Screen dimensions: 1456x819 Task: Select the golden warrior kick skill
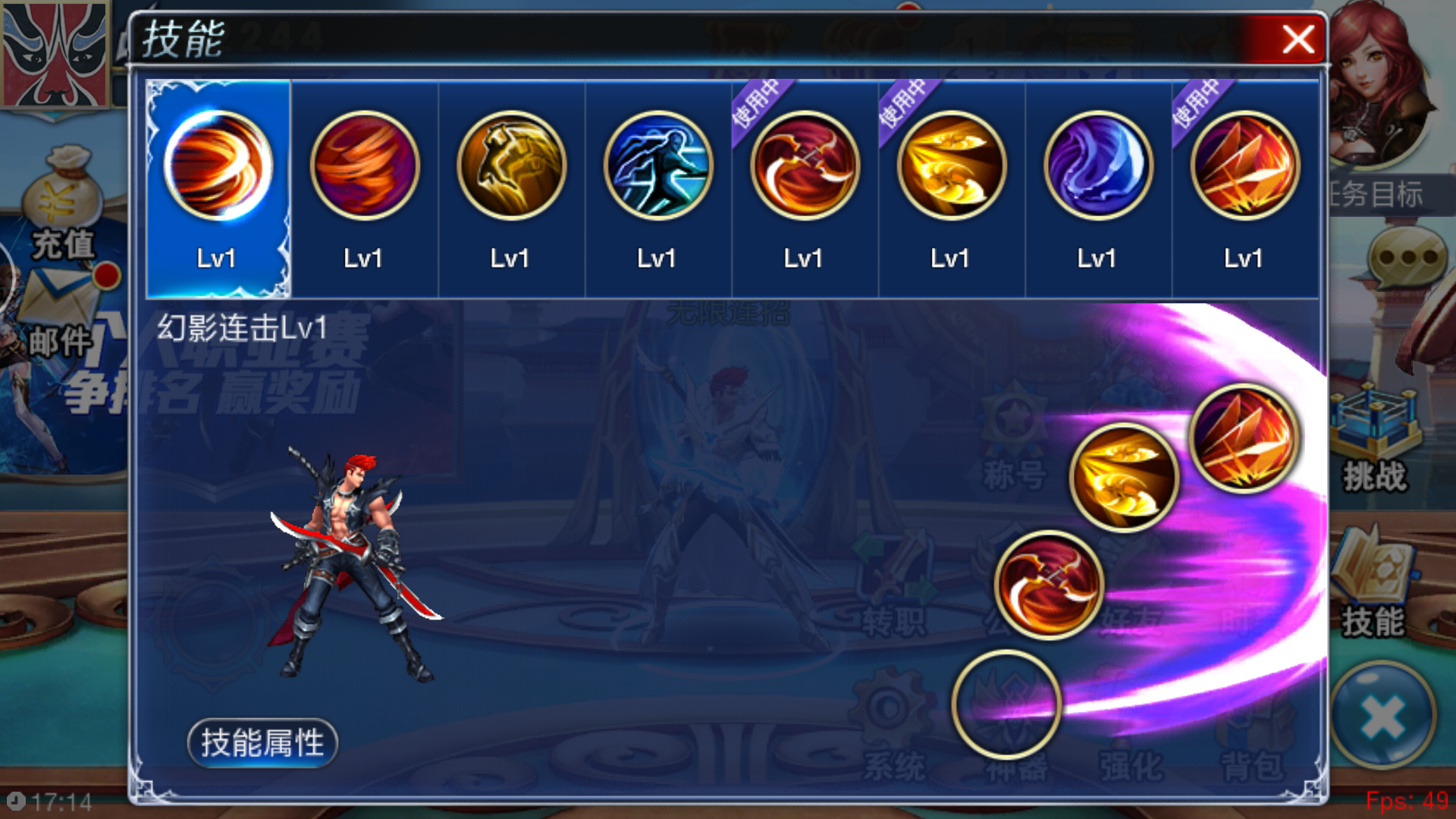point(511,166)
